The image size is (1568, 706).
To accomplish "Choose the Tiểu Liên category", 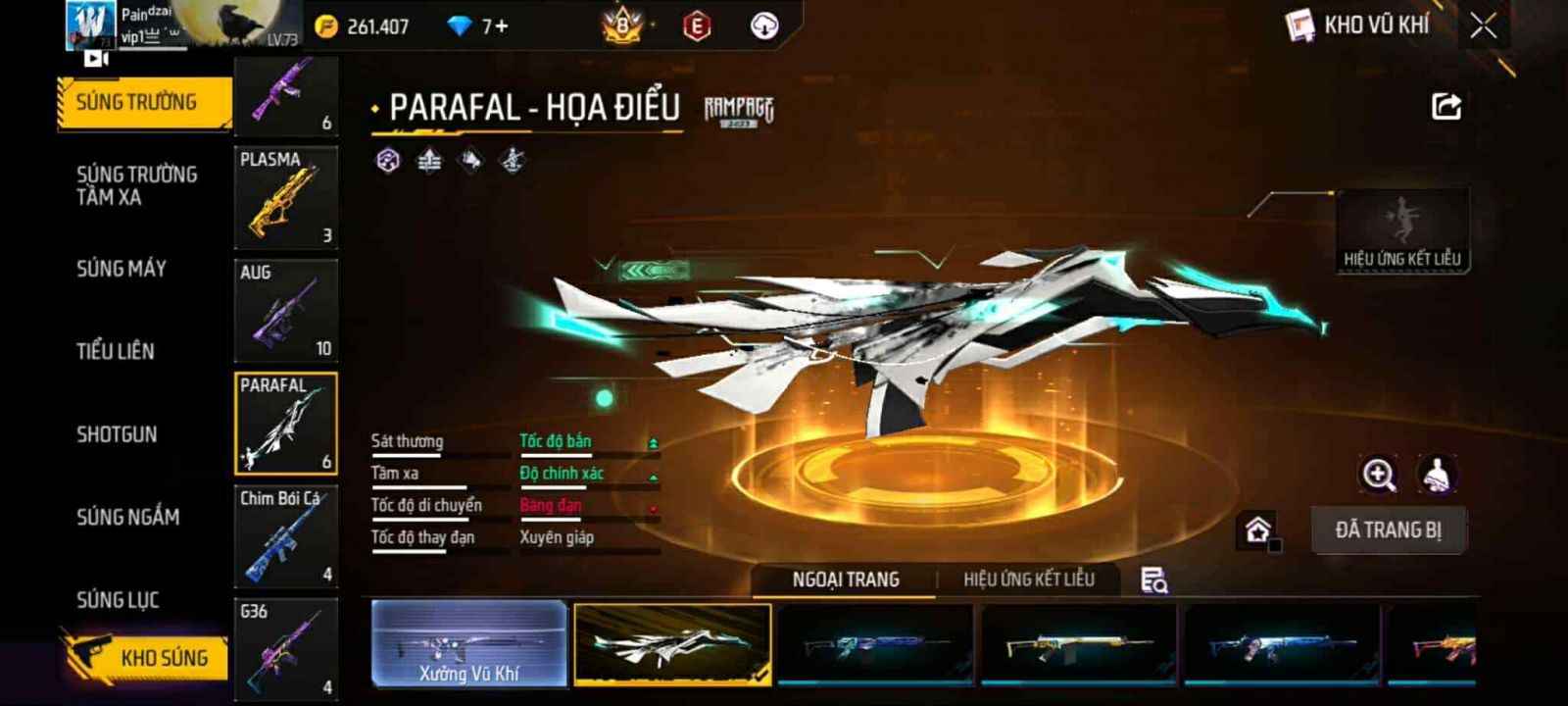I will pos(116,351).
